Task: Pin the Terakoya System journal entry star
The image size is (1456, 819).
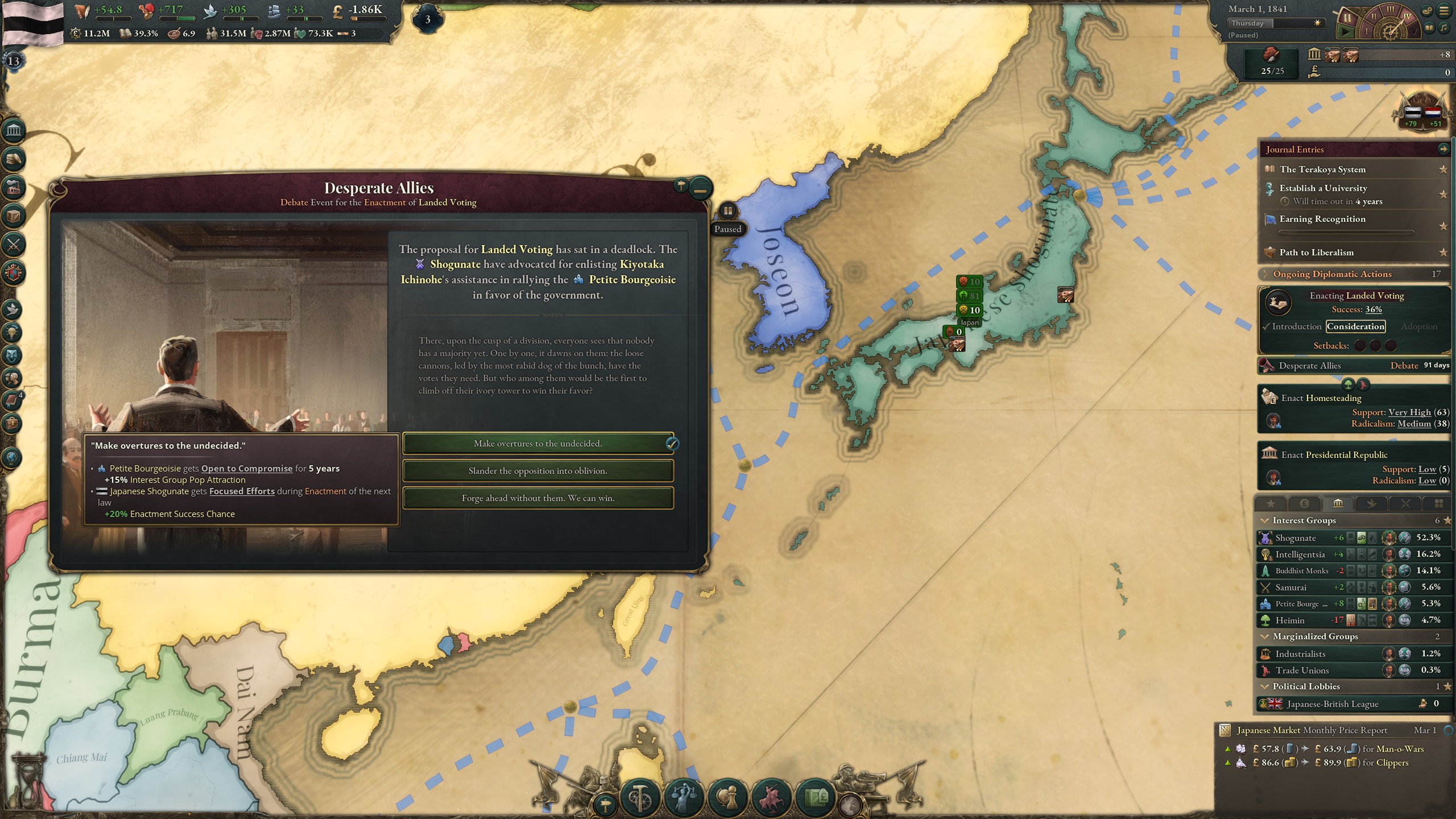Action: point(1443,169)
